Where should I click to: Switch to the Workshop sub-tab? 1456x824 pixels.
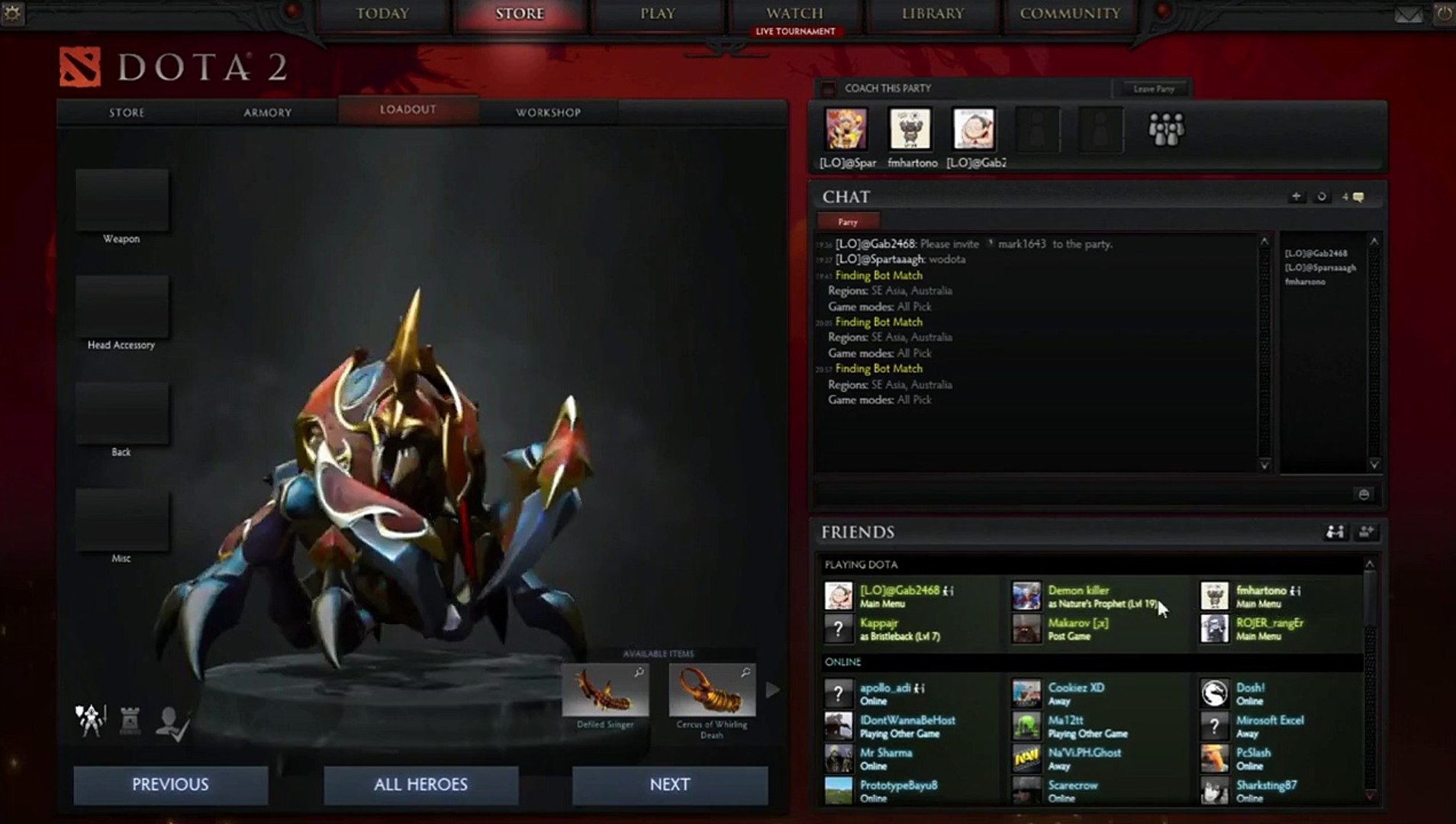[x=548, y=112]
